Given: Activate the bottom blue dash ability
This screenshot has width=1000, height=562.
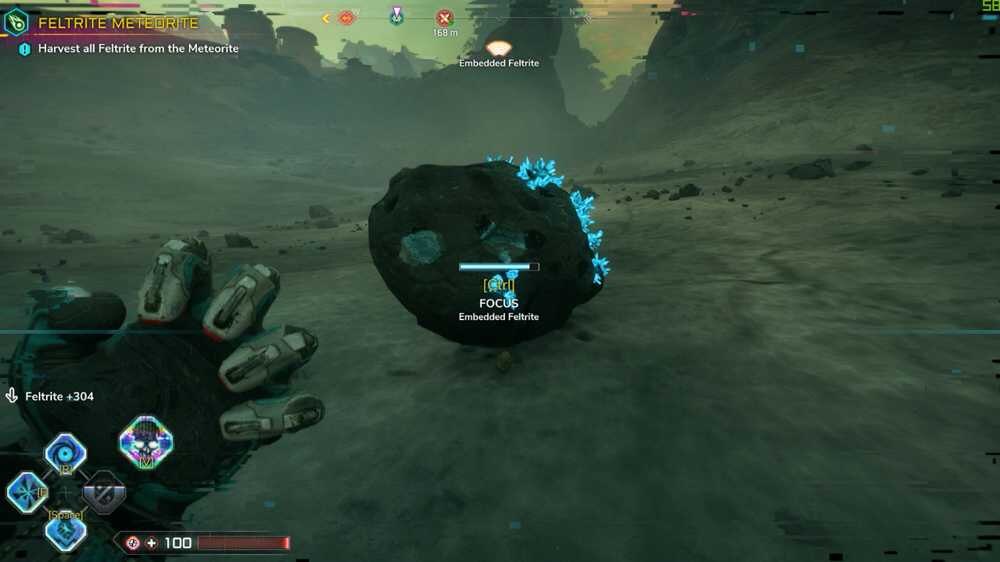Looking at the screenshot, I should [x=66, y=531].
